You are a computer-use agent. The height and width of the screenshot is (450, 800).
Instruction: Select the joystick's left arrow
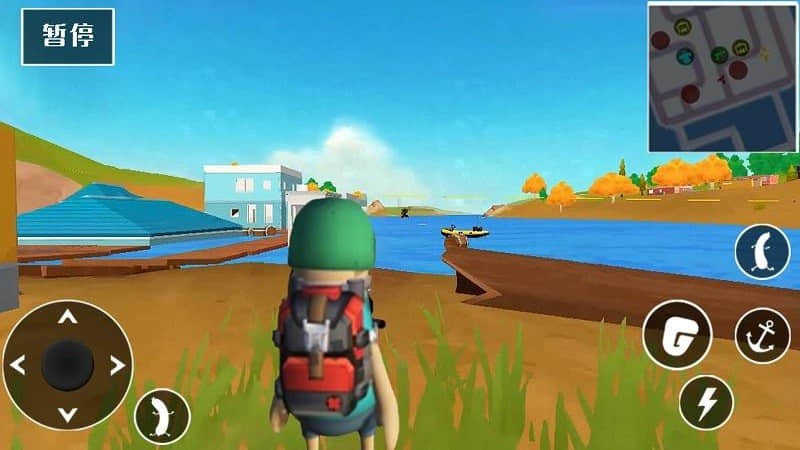pyautogui.click(x=19, y=365)
